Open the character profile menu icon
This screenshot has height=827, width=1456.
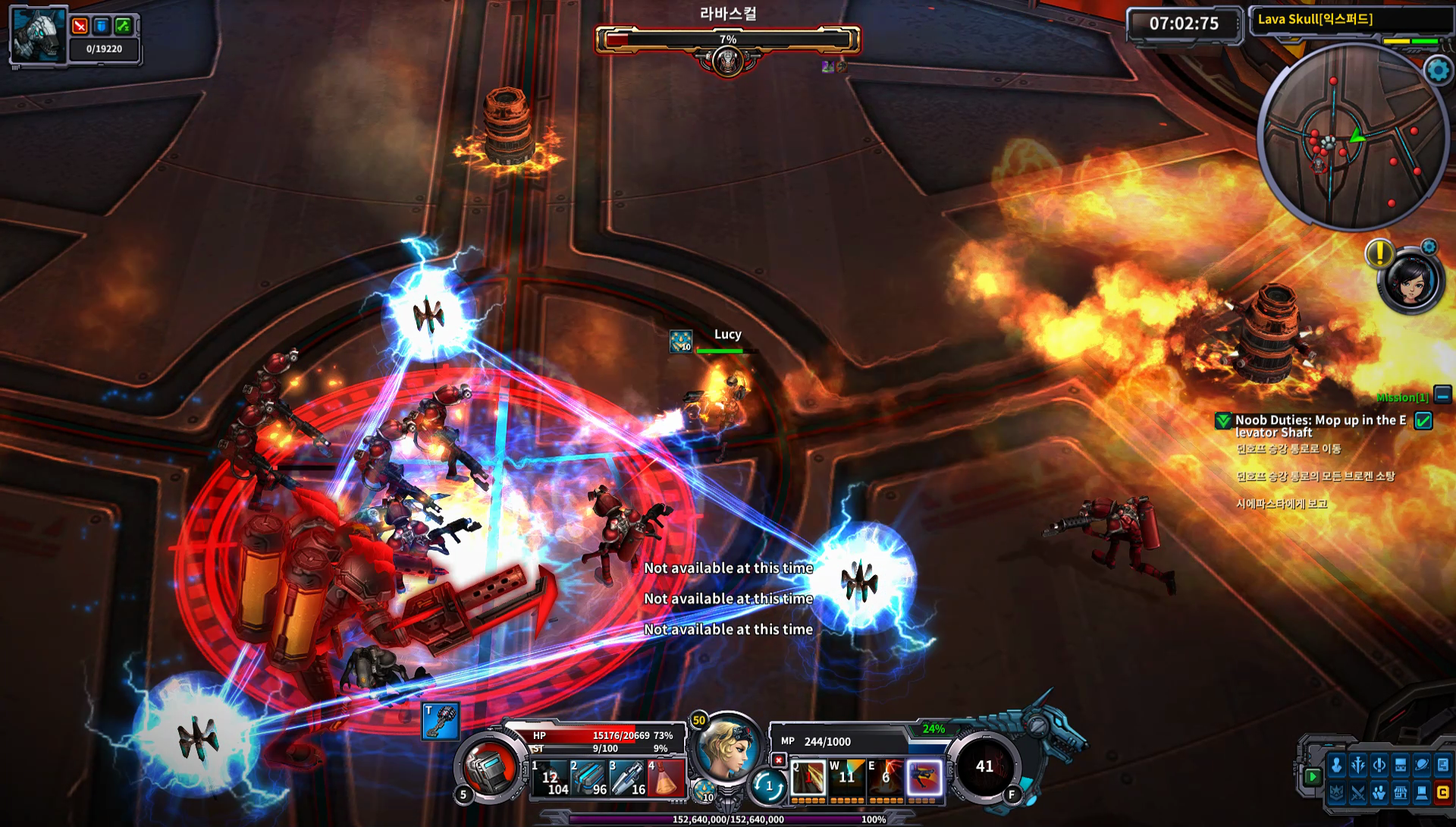click(x=1337, y=766)
